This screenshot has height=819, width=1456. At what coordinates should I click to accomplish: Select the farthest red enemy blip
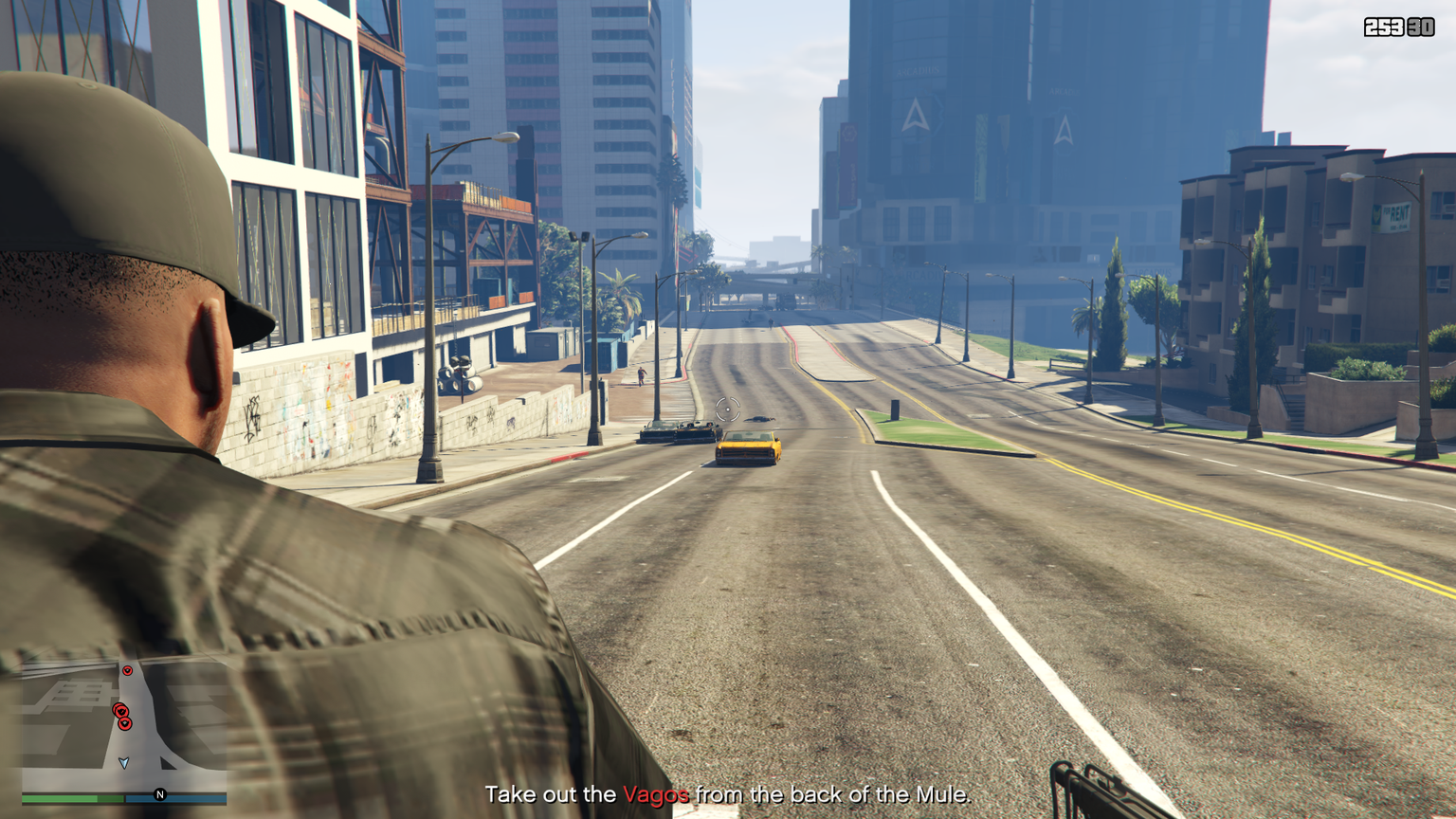click(127, 671)
